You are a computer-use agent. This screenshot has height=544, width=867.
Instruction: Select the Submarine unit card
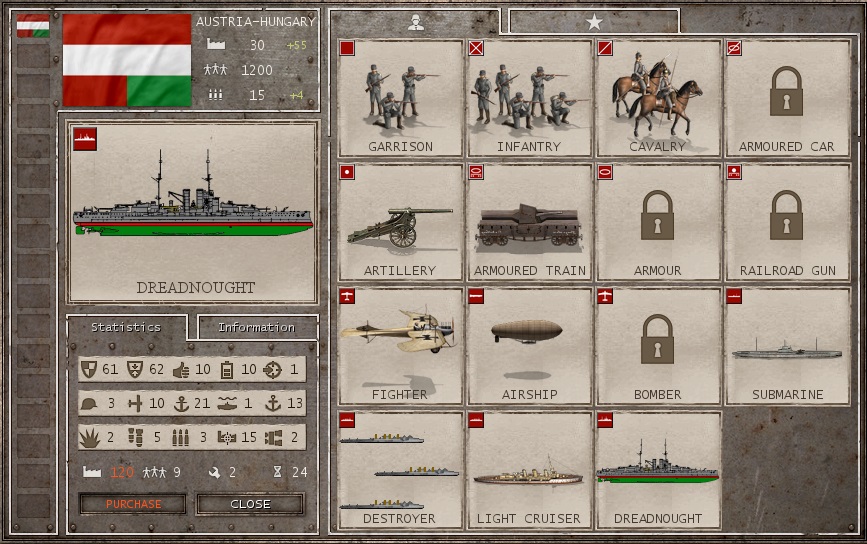(x=786, y=346)
